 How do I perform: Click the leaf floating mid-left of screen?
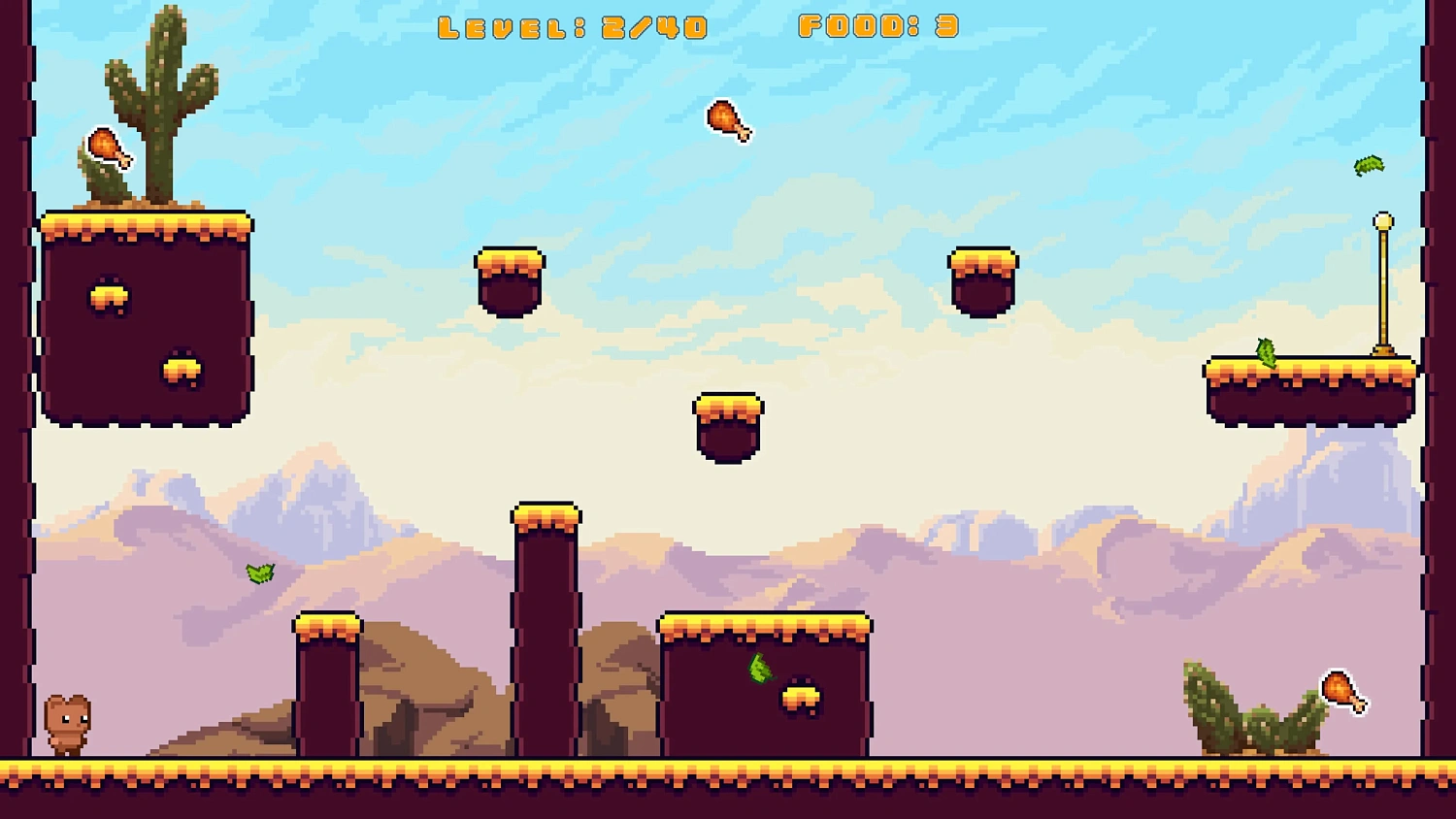point(260,572)
